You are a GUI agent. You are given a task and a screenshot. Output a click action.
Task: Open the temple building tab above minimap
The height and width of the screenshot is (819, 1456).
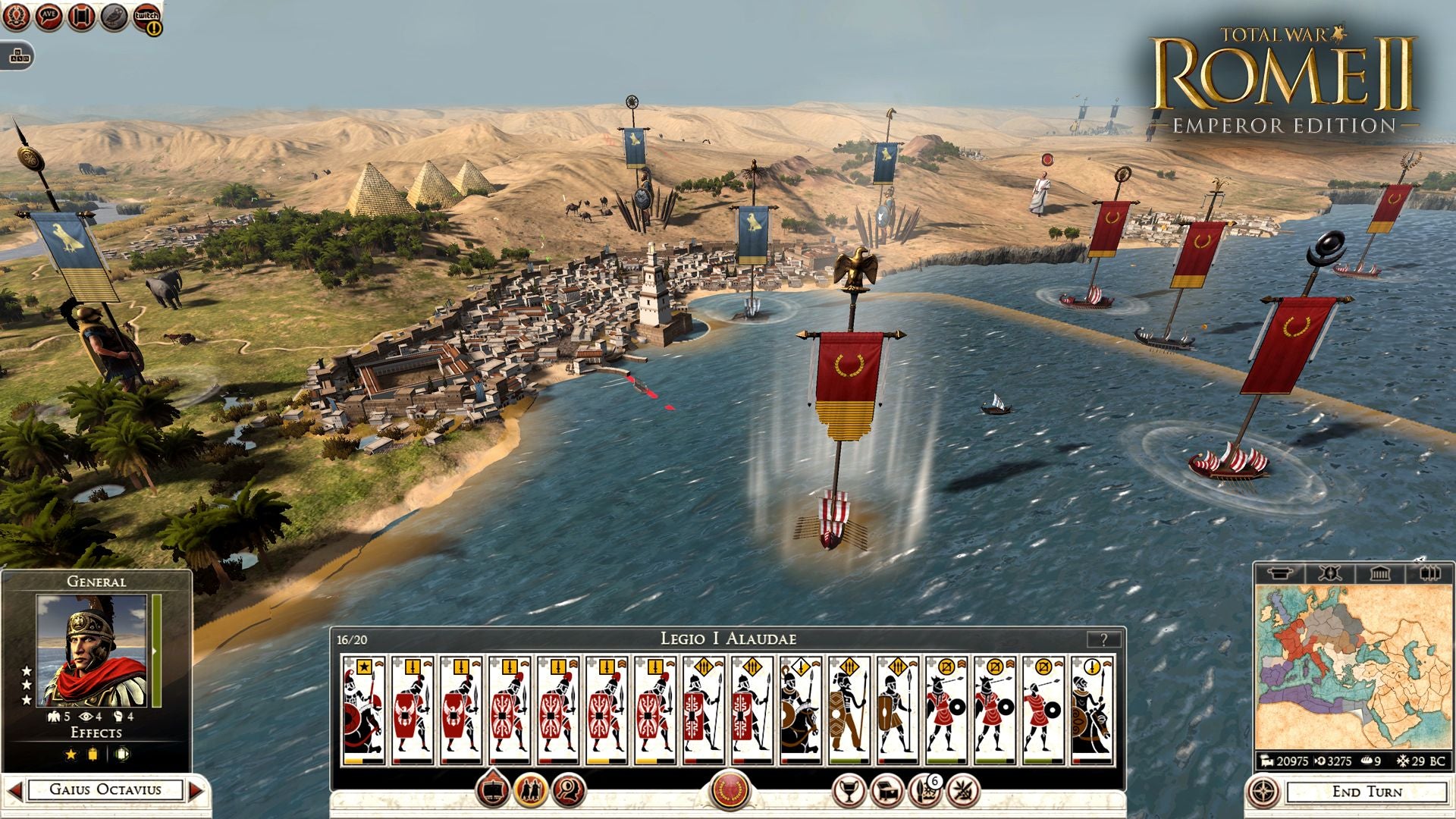[x=1379, y=573]
